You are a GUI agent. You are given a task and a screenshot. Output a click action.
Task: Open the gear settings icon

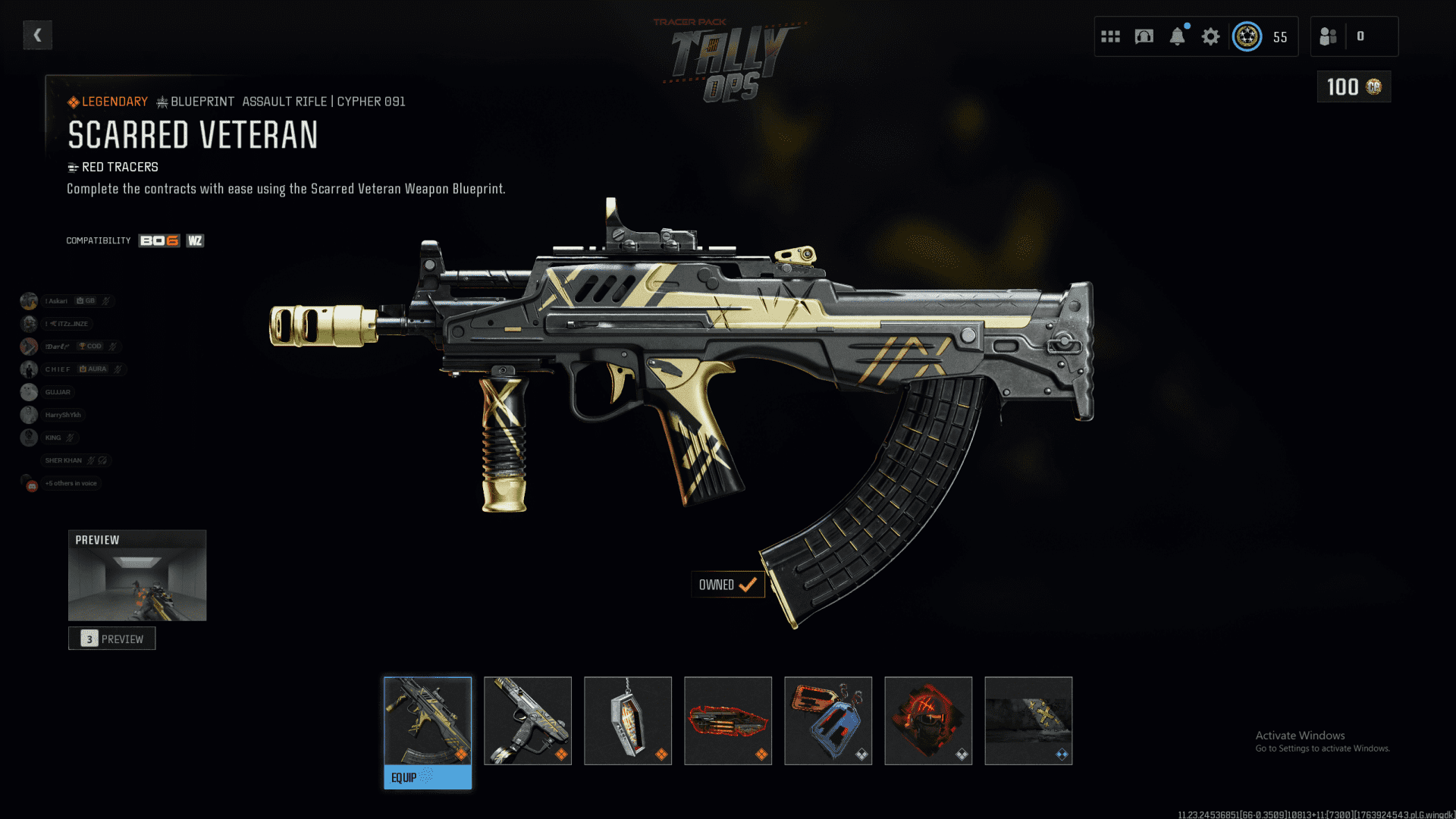(x=1211, y=36)
